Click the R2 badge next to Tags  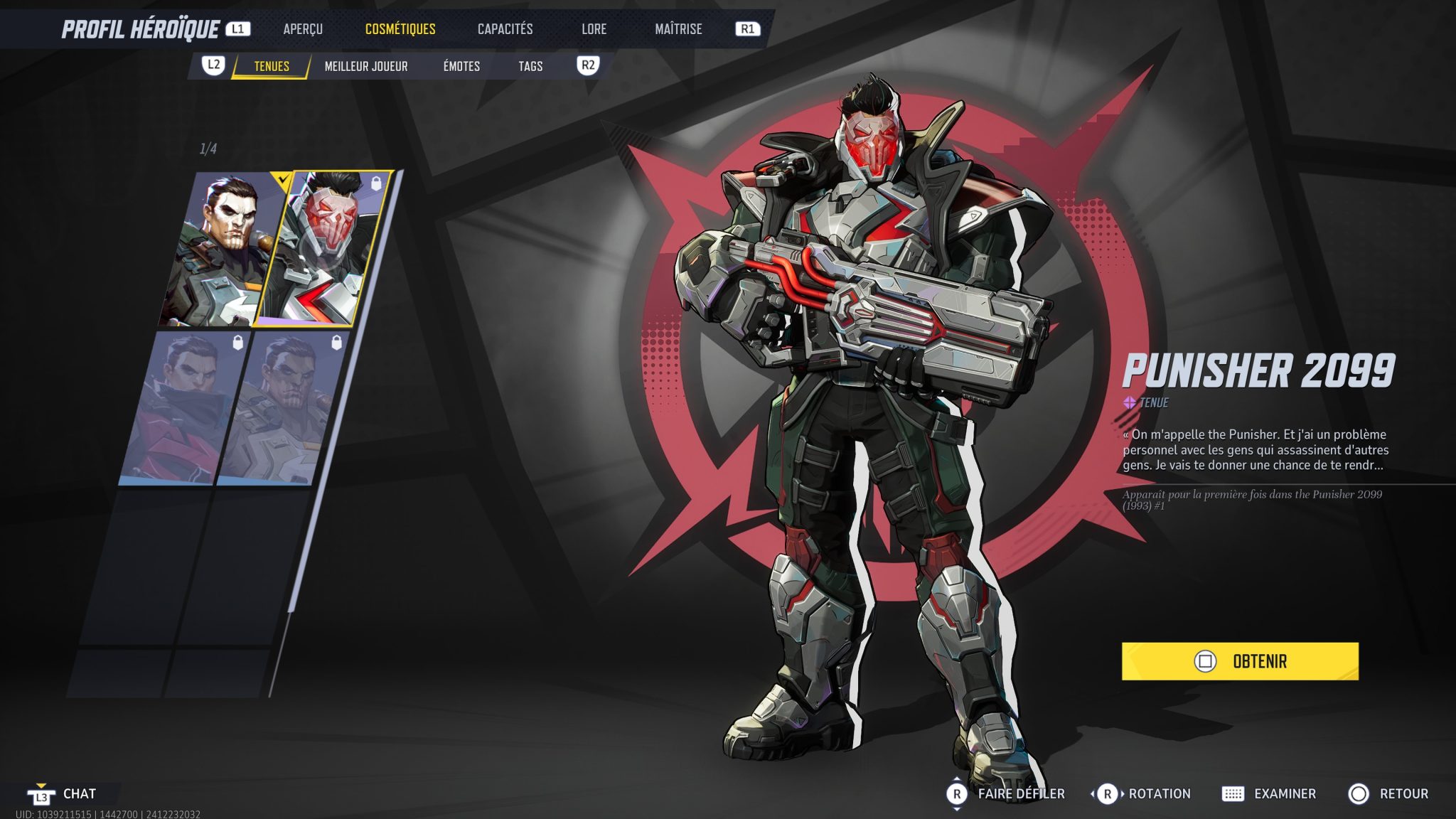point(587,66)
